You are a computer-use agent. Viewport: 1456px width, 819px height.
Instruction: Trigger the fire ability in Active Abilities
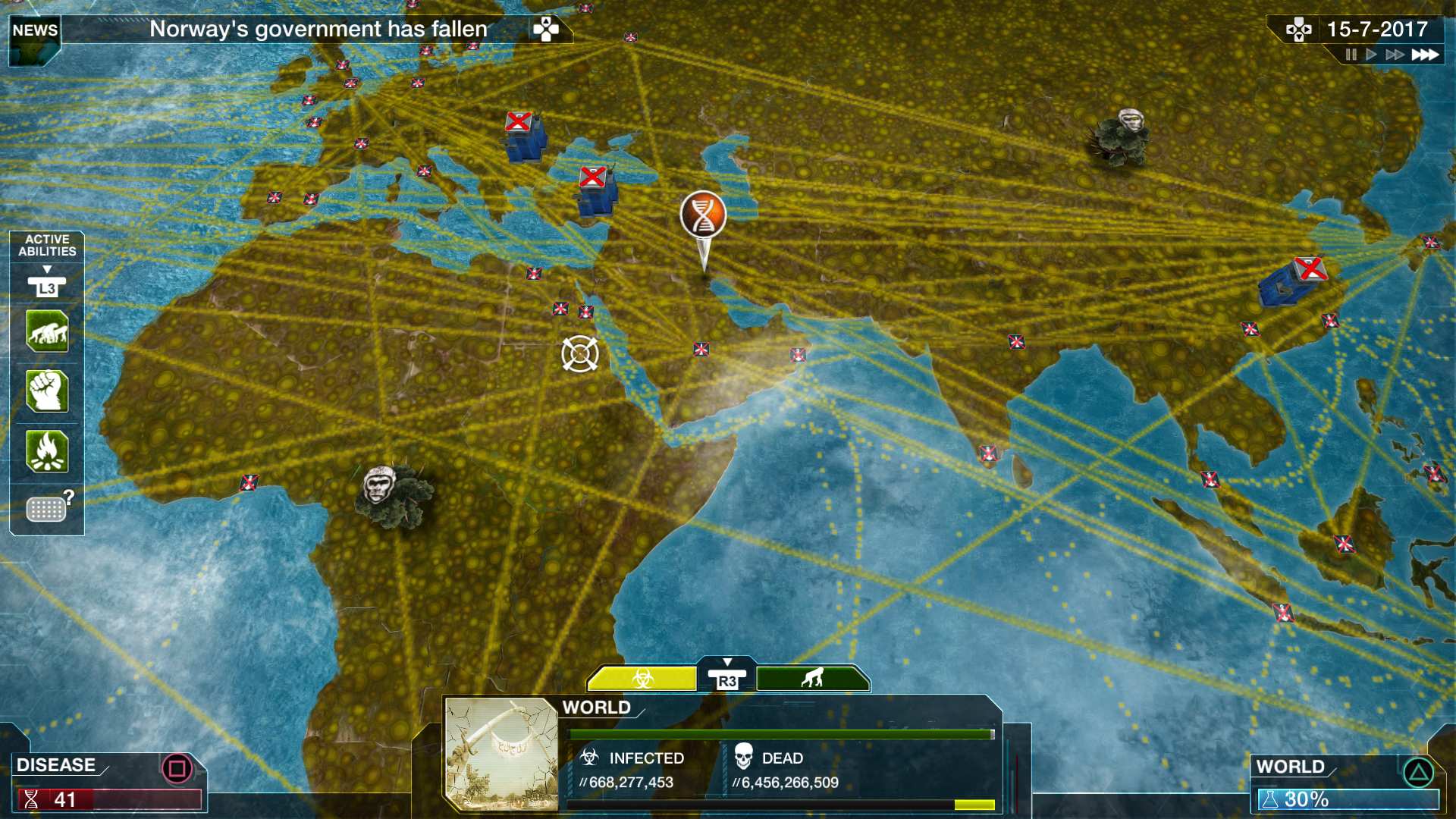pyautogui.click(x=46, y=451)
